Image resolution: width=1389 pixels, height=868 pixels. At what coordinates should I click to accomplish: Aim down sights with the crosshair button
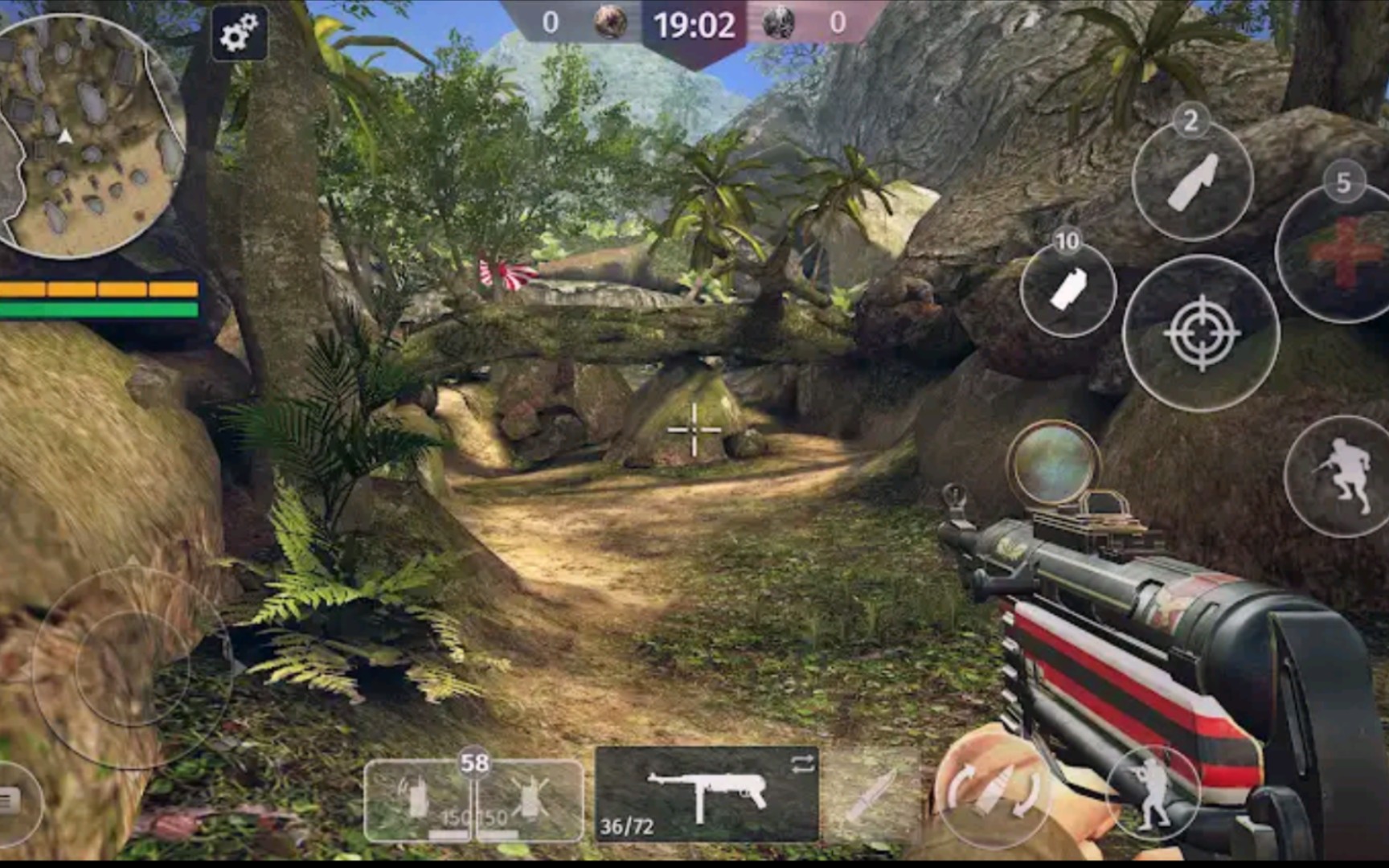coord(1201,333)
